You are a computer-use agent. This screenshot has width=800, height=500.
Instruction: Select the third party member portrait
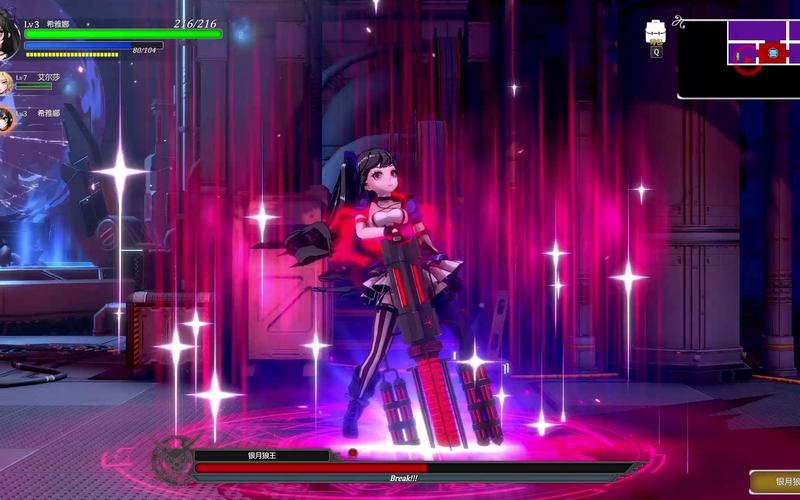6,119
